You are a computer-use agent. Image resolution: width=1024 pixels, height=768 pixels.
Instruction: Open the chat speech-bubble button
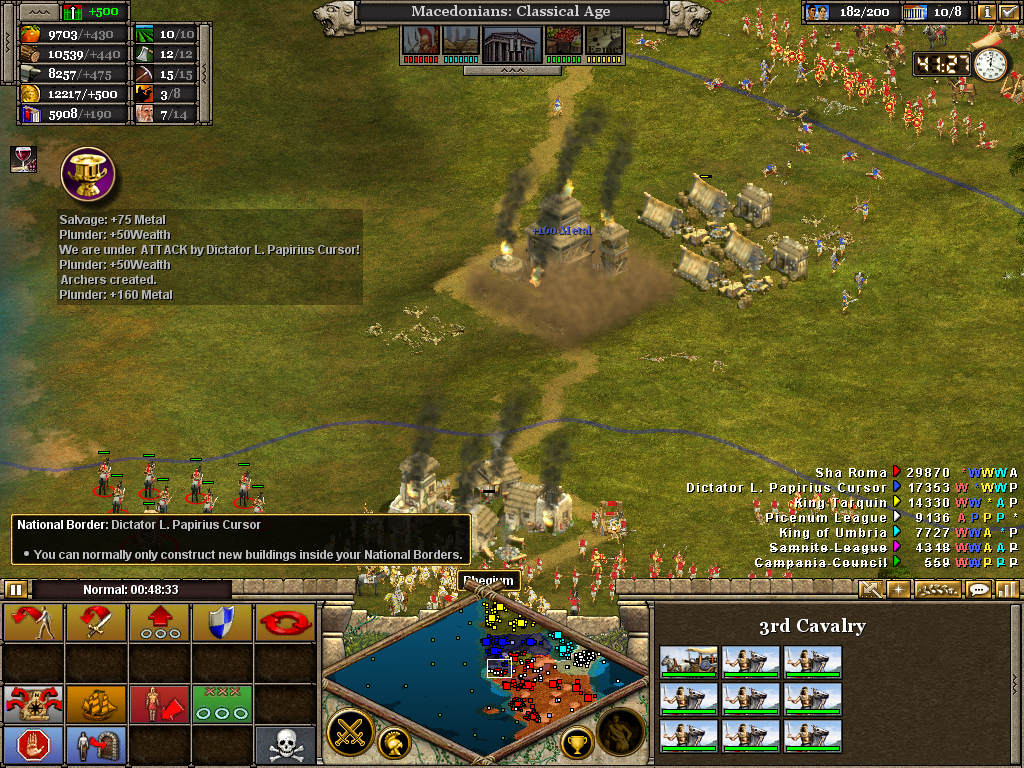(979, 589)
